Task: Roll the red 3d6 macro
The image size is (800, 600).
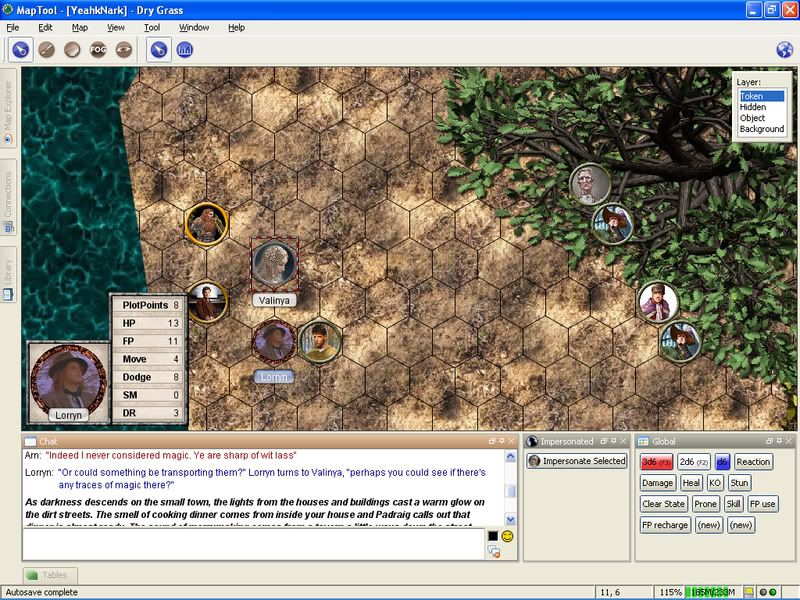Action: [656, 462]
